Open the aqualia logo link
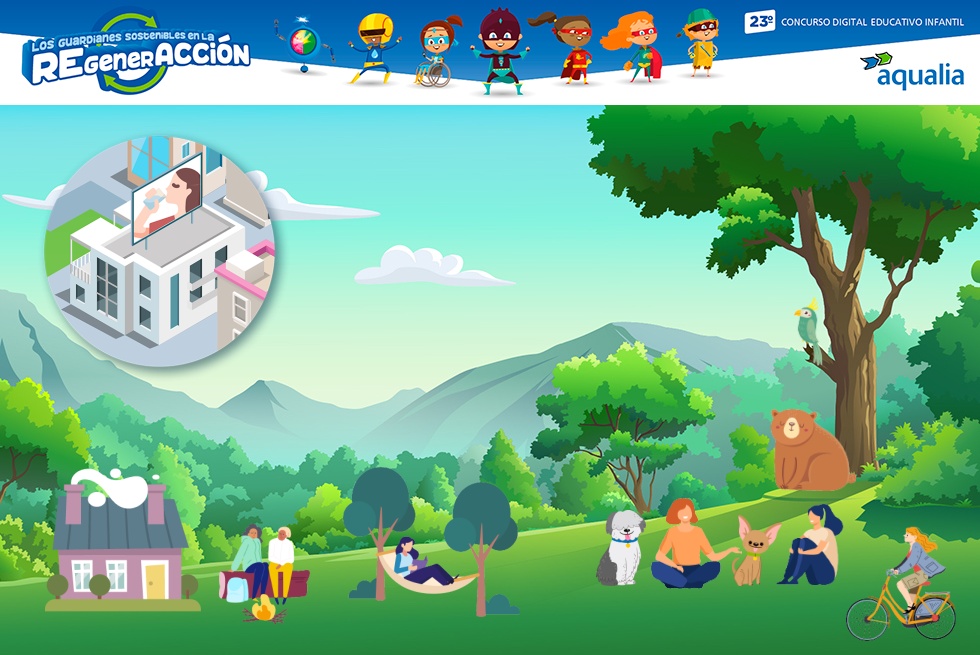The image size is (980, 655). 912,70
